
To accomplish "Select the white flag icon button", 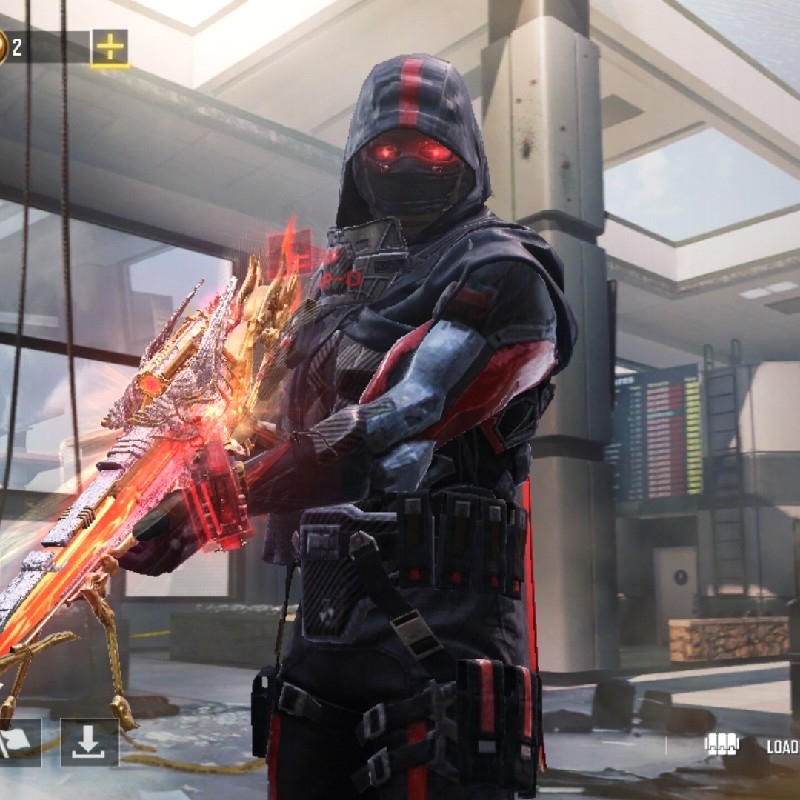I will [x=17, y=742].
